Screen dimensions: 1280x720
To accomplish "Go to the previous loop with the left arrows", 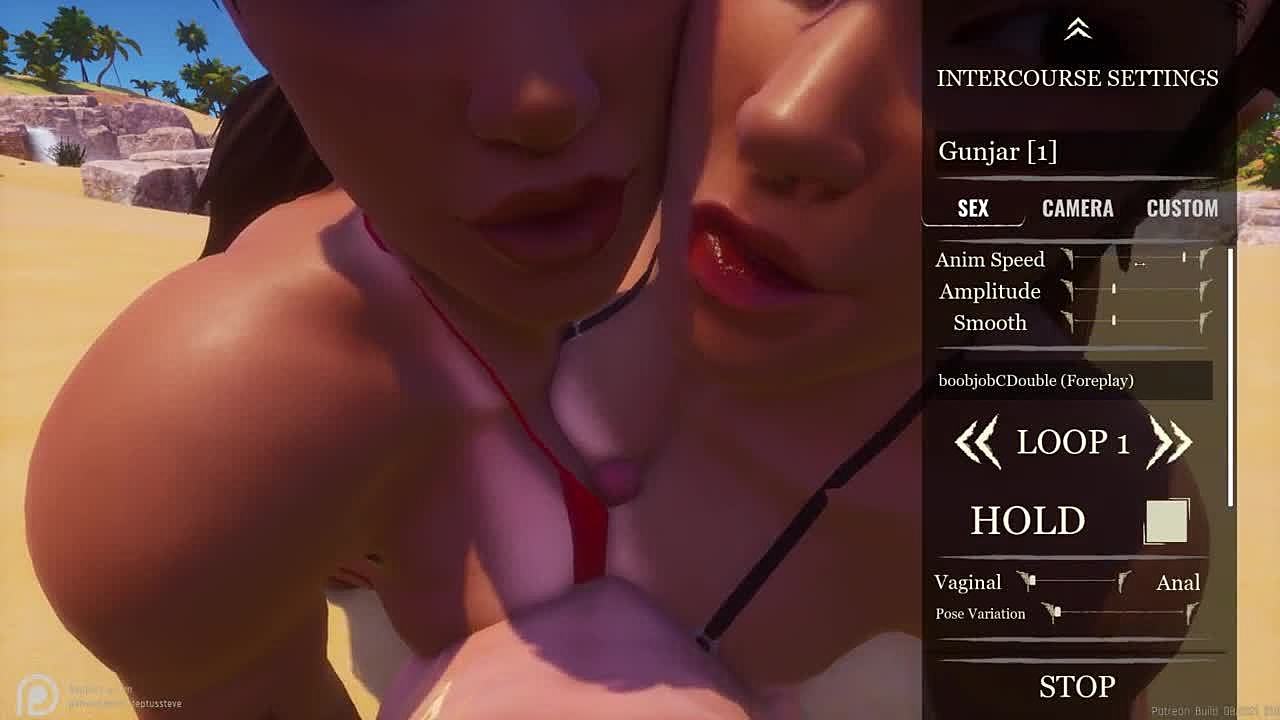I will [977, 442].
